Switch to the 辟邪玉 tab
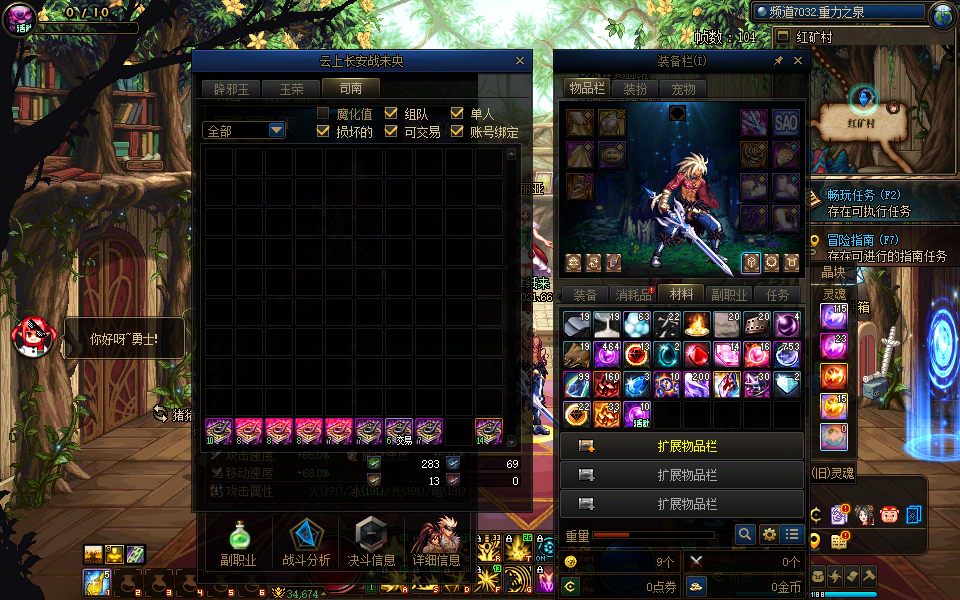The height and width of the screenshot is (600, 960). (227, 89)
